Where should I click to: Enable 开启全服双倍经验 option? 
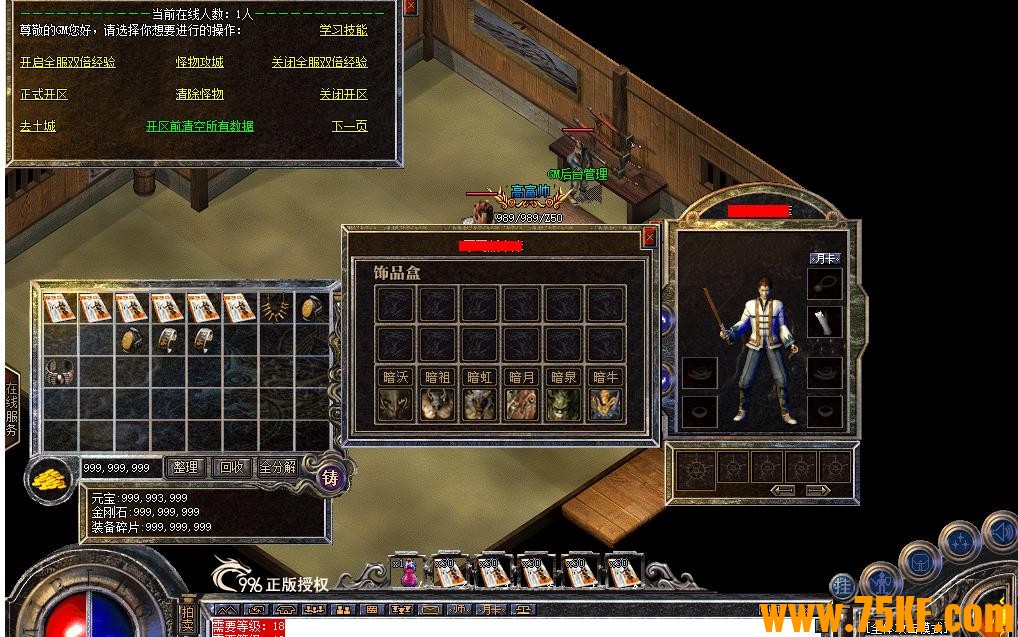tap(67, 62)
